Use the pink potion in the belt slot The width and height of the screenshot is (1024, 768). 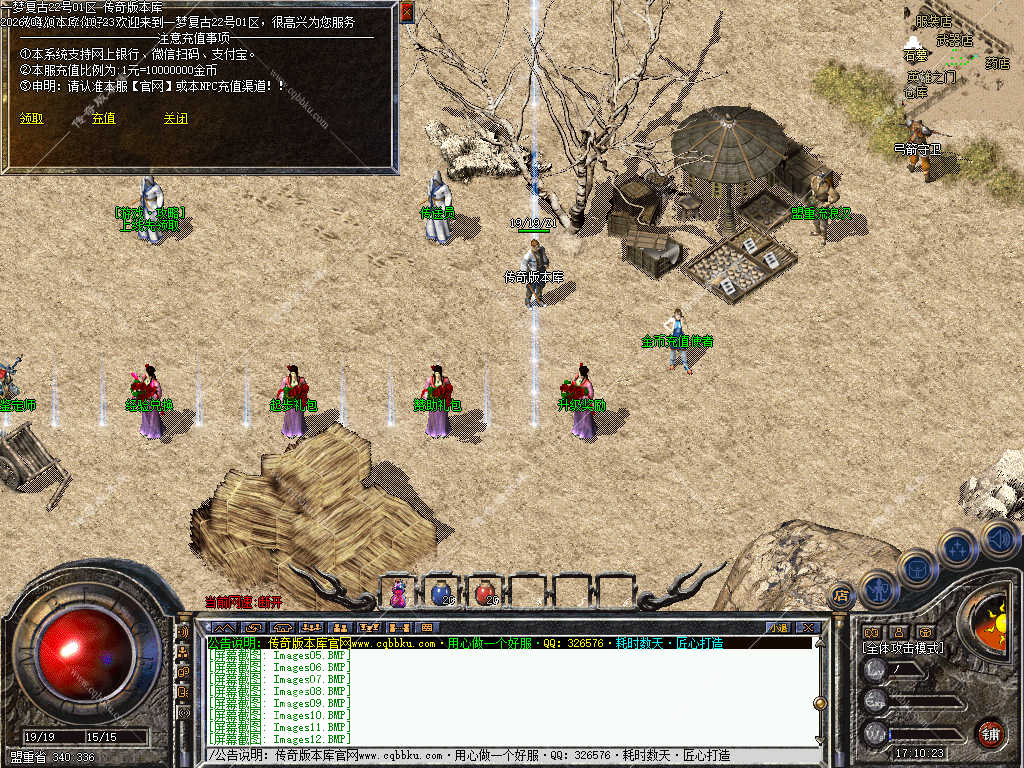pos(399,593)
